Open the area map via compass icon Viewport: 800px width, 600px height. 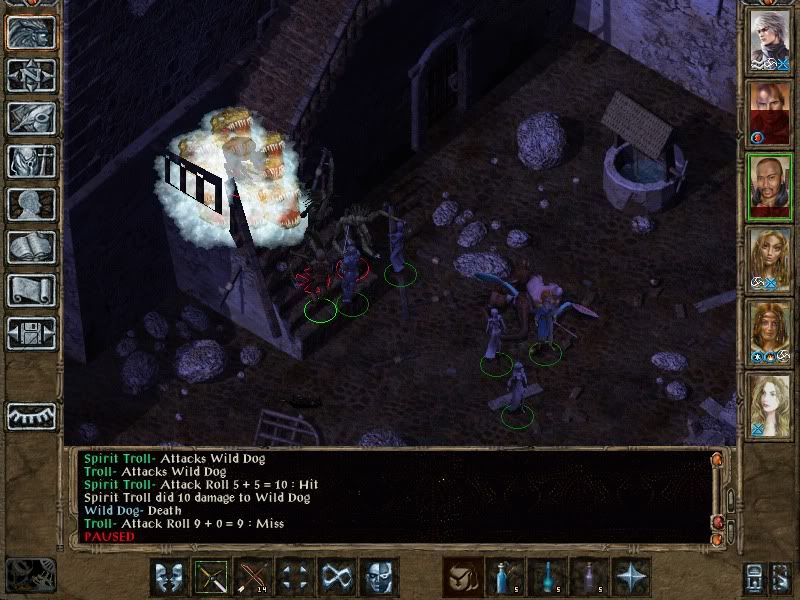(x=31, y=75)
